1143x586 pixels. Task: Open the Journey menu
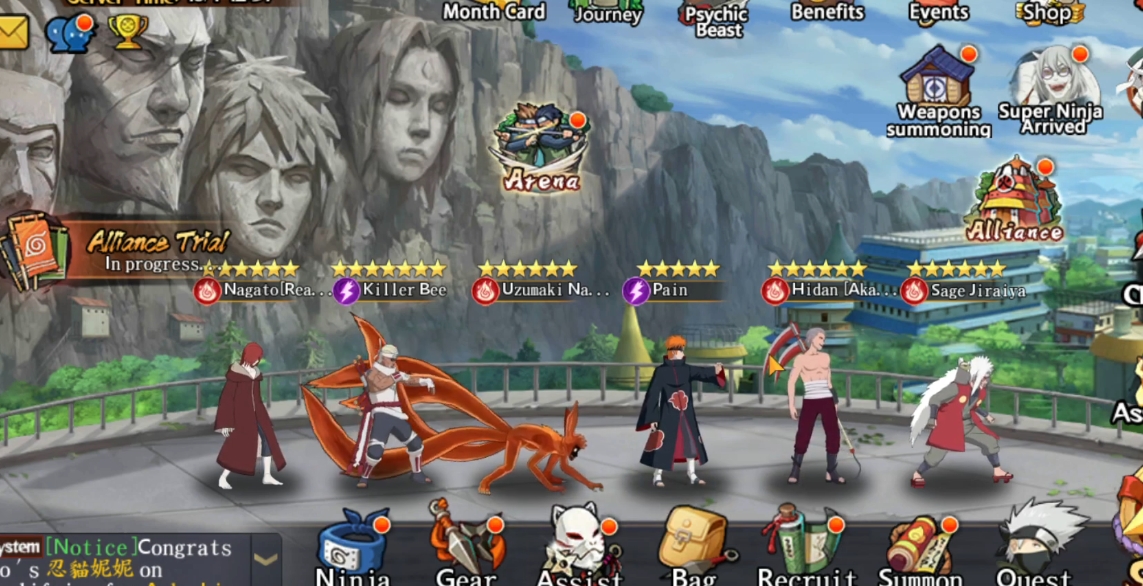pyautogui.click(x=607, y=12)
